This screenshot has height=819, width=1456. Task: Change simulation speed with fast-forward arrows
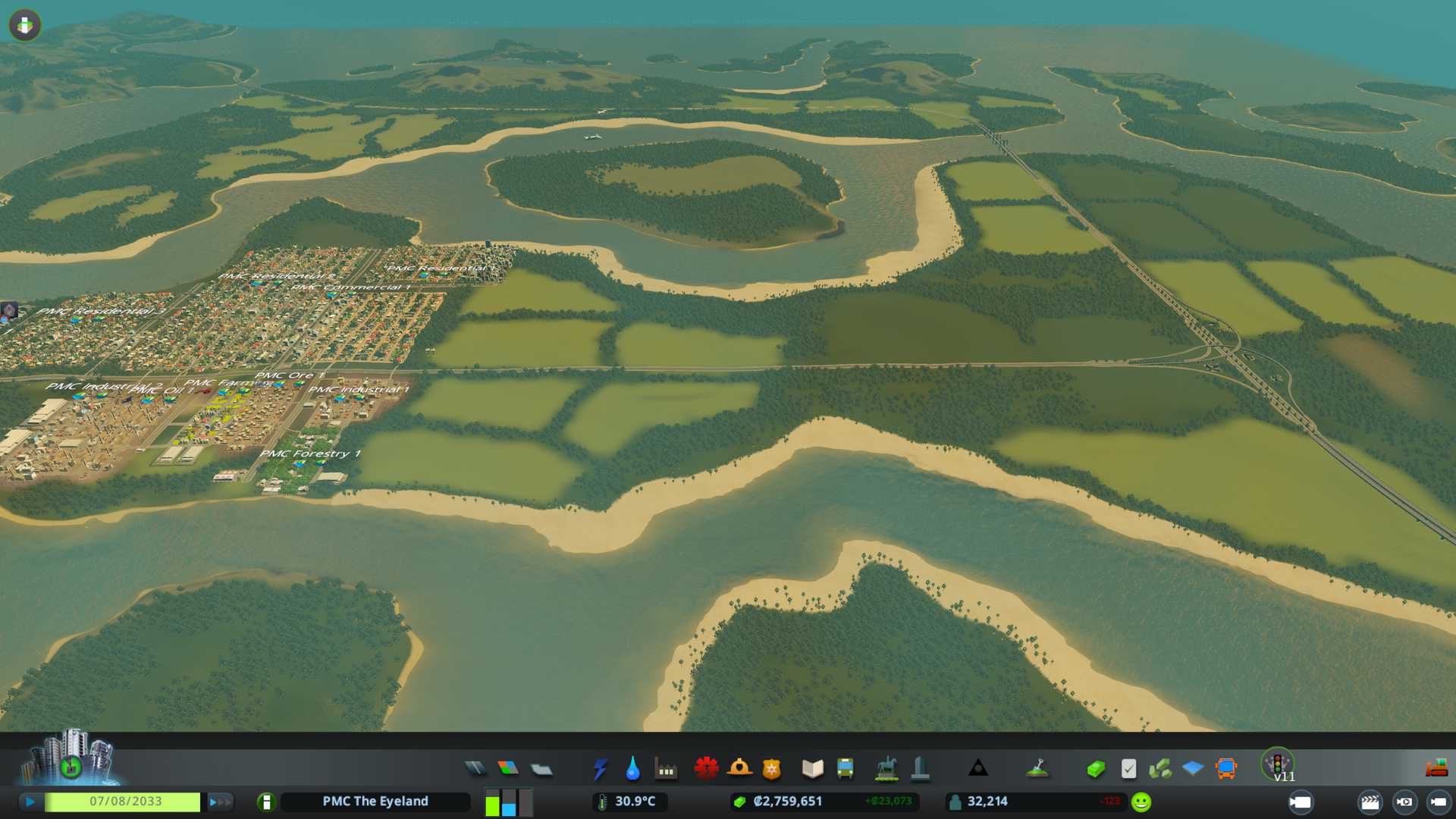coord(220,802)
